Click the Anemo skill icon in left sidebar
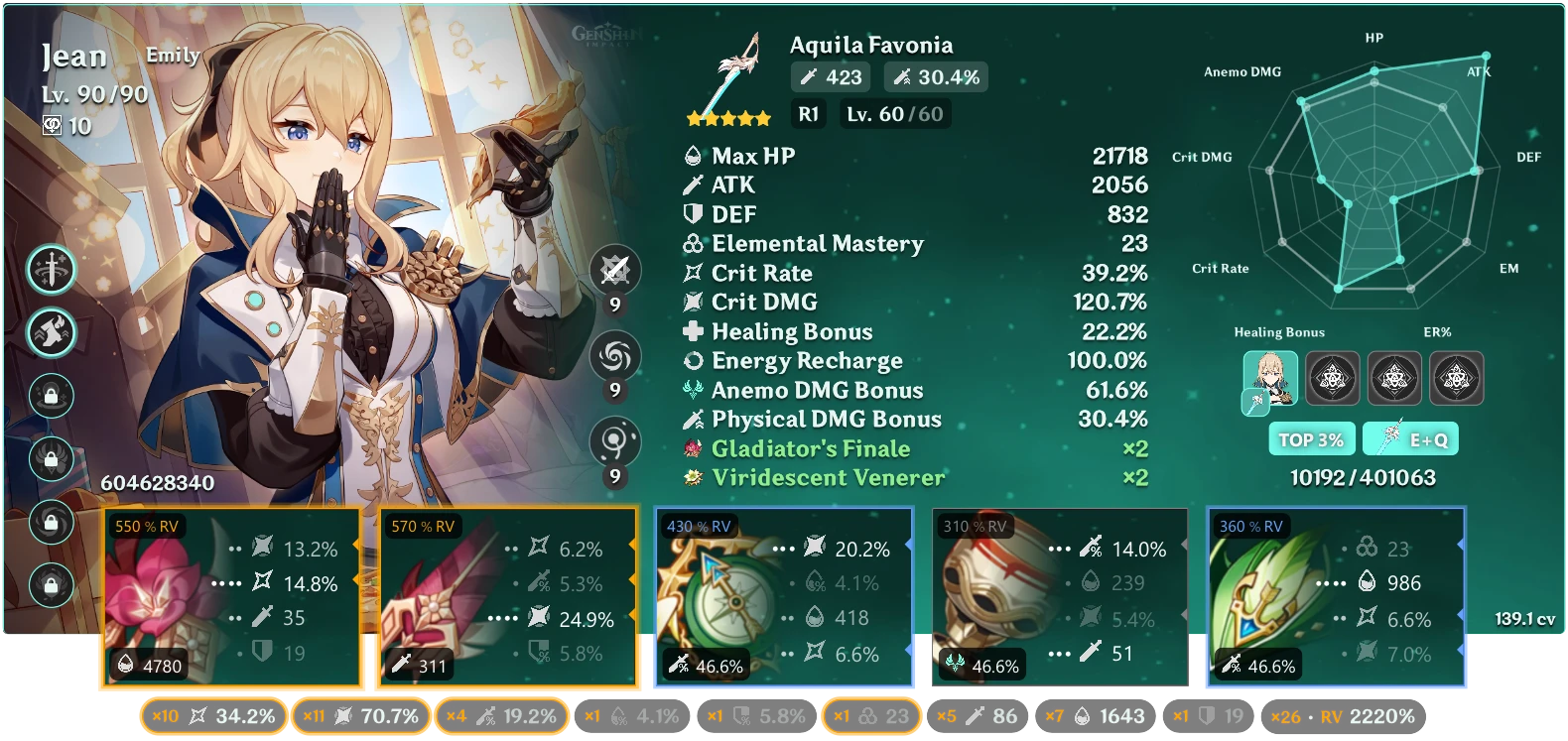 tap(52, 334)
